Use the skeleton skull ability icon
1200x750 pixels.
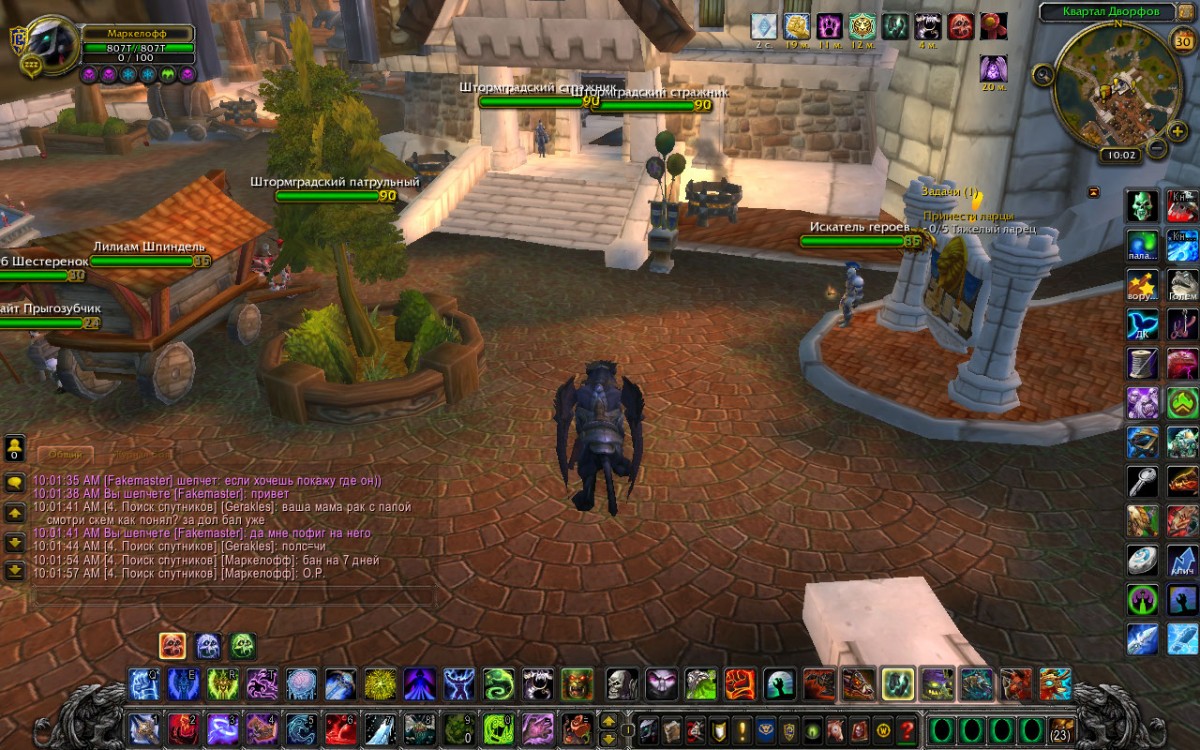(622, 685)
